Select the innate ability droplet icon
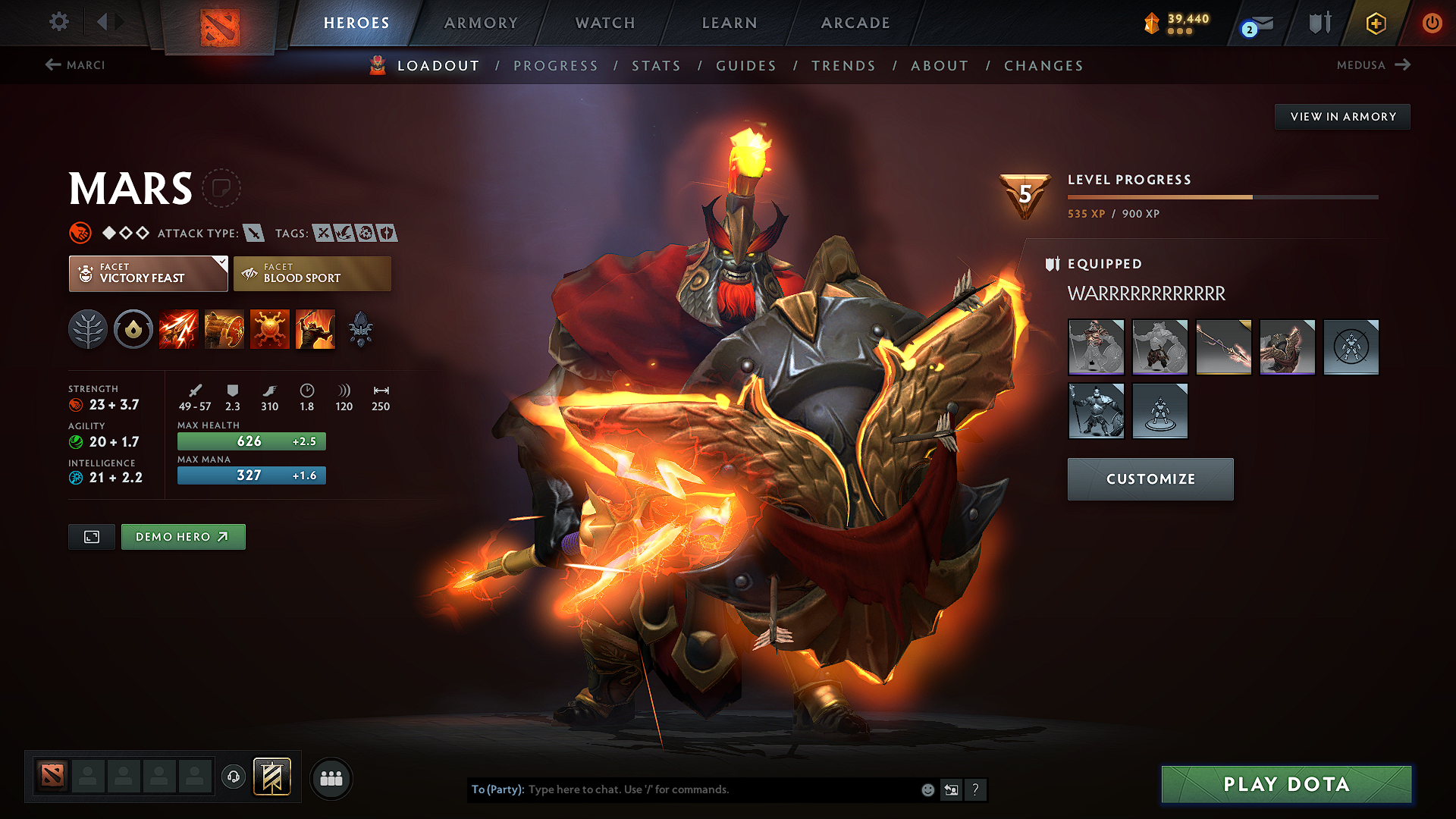 (133, 329)
